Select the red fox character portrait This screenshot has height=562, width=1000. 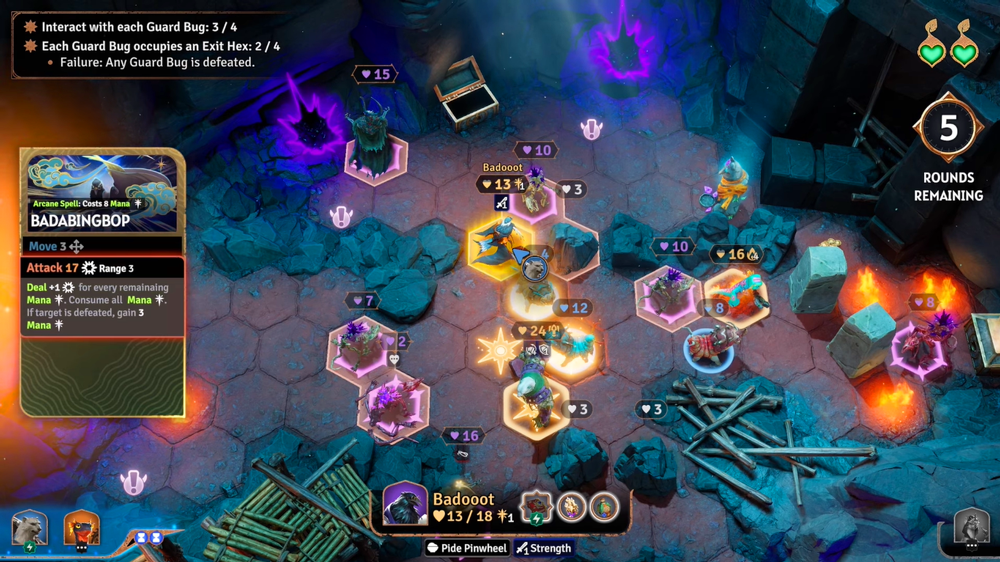(x=82, y=528)
